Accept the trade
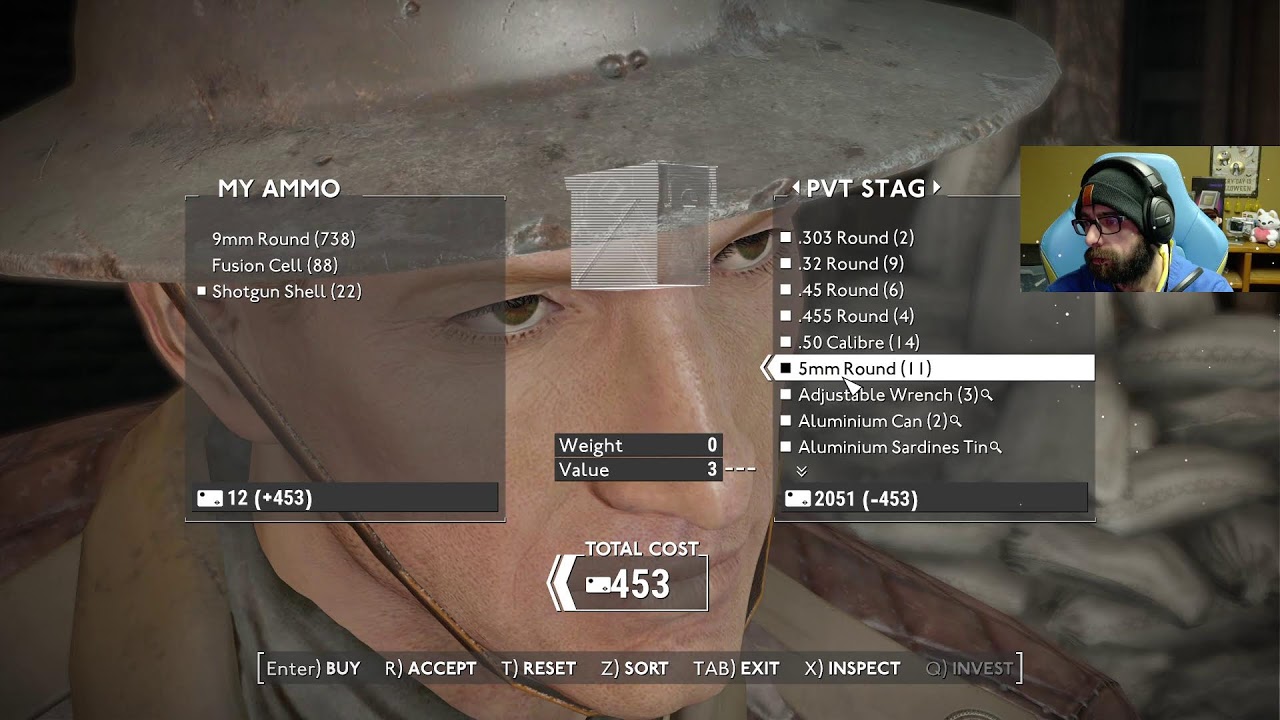The height and width of the screenshot is (720, 1280). pyautogui.click(x=430, y=668)
